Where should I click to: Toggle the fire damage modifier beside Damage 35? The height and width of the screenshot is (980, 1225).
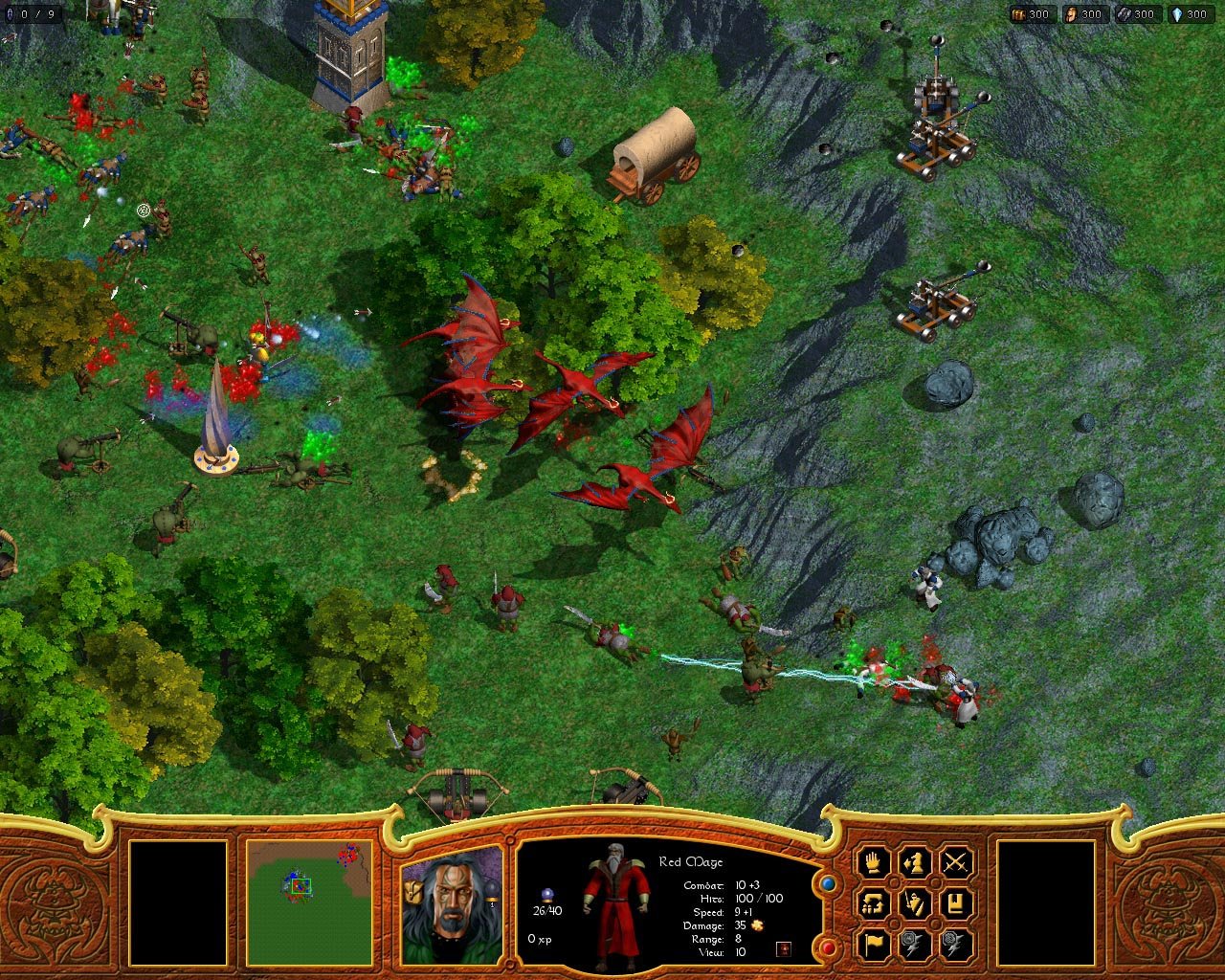(757, 926)
